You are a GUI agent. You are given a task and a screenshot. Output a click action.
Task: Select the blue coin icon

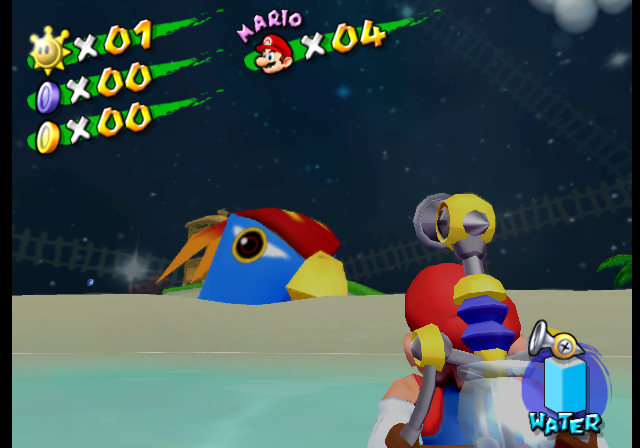click(x=47, y=96)
